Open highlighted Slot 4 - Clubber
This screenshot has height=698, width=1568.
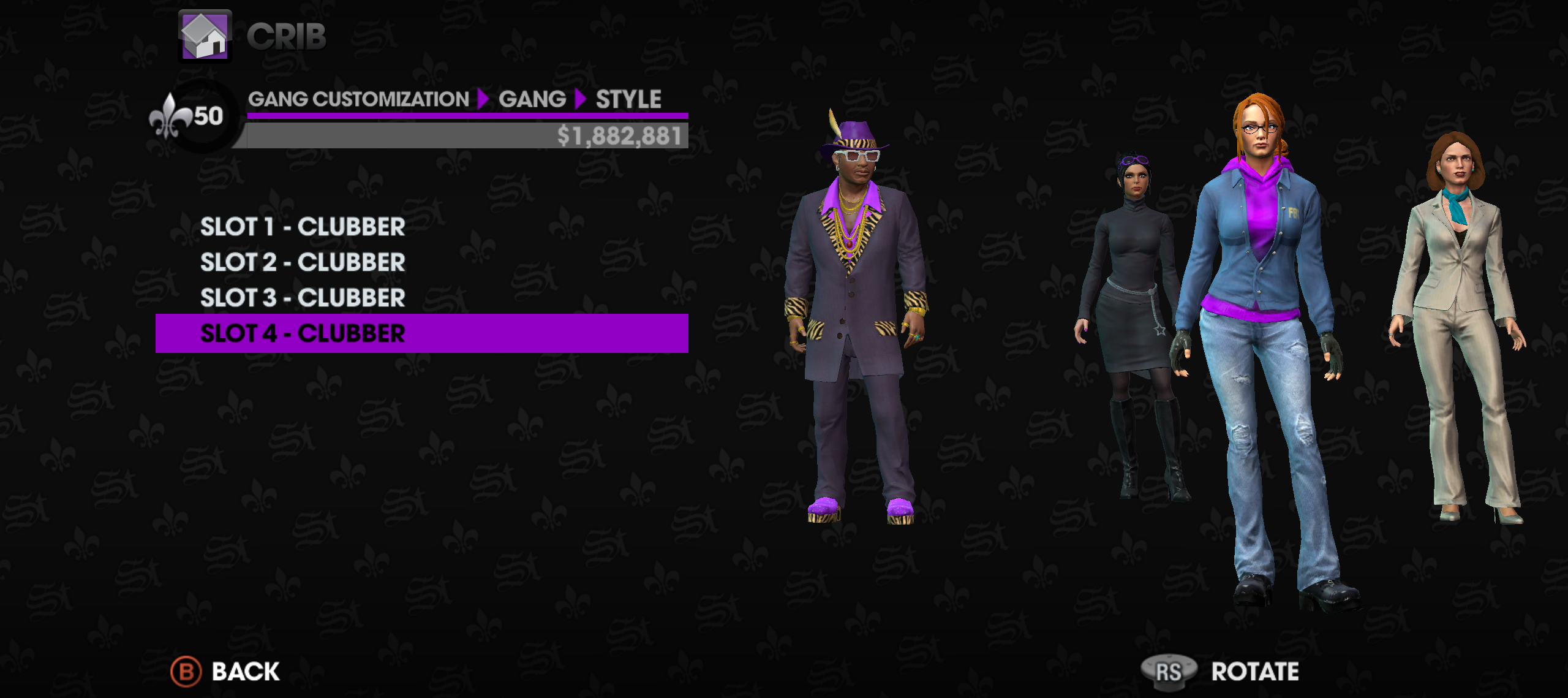[303, 334]
